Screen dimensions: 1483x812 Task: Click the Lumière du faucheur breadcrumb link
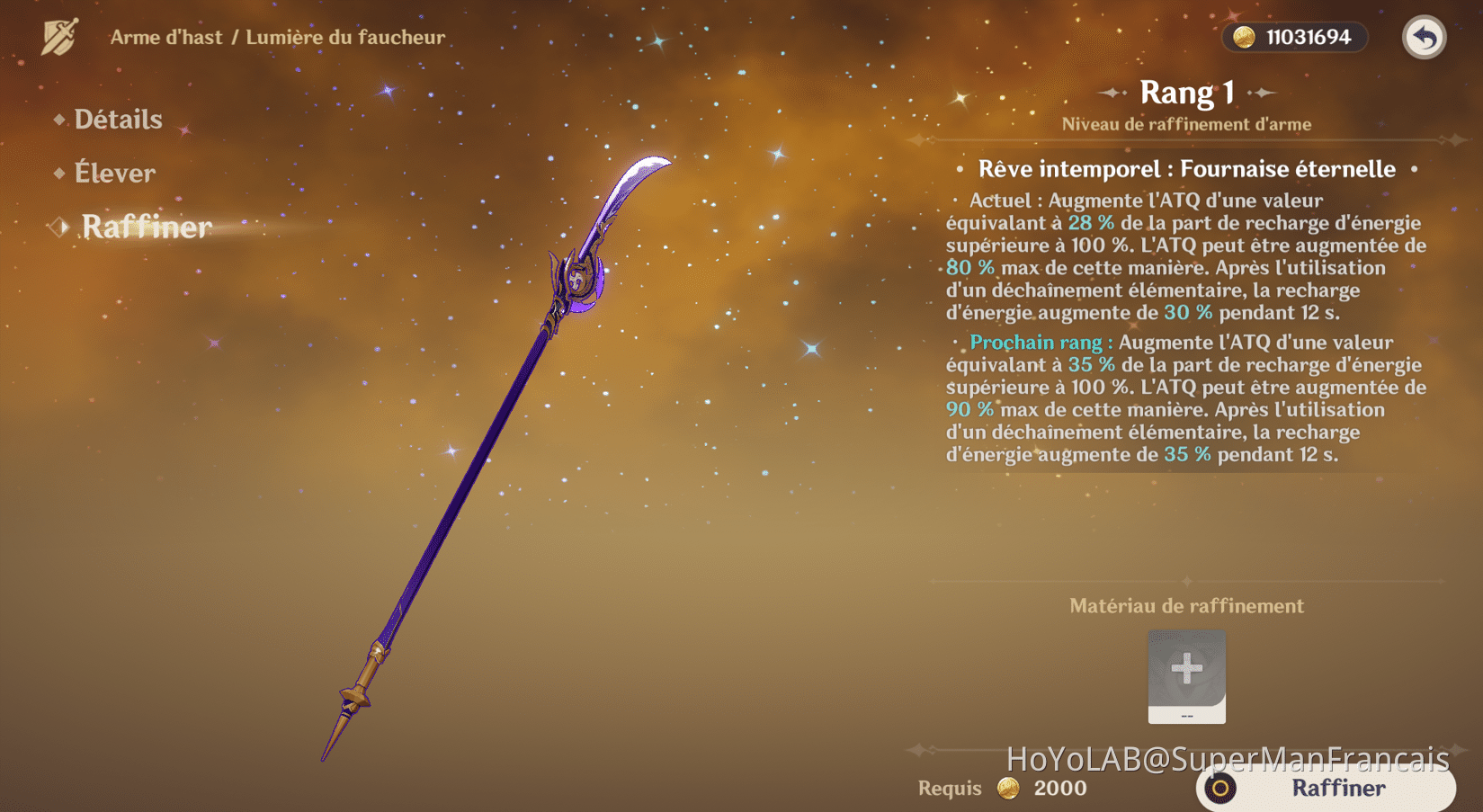click(x=344, y=37)
